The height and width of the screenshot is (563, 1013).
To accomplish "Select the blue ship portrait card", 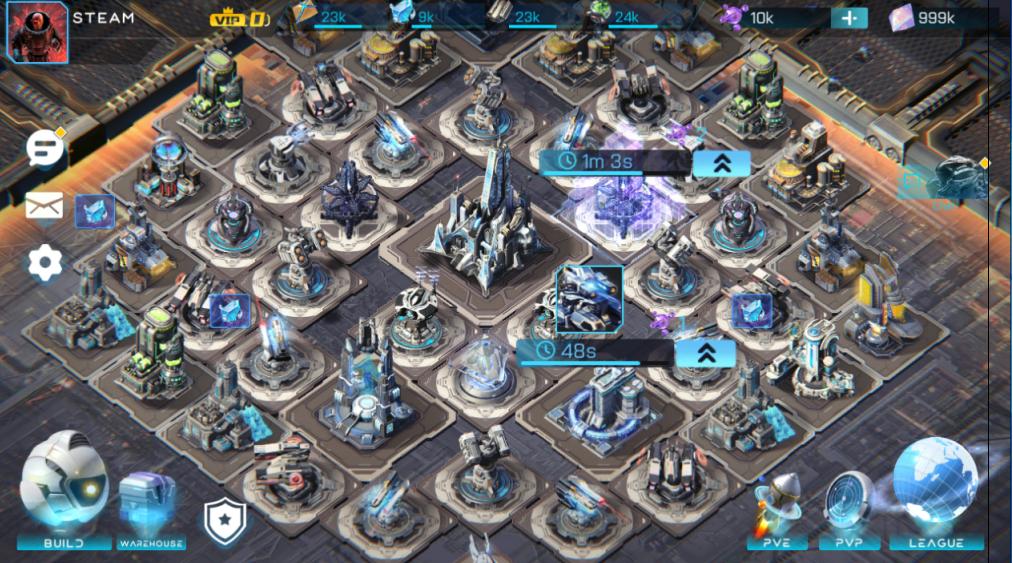I will (589, 298).
